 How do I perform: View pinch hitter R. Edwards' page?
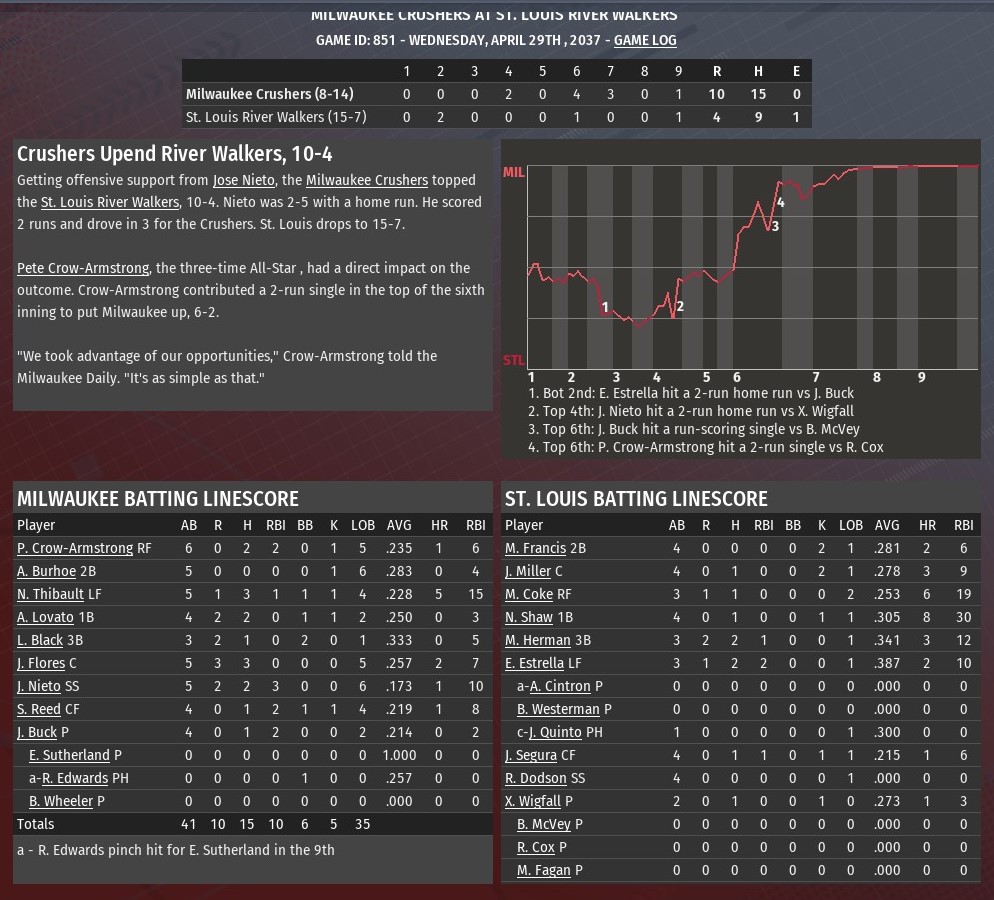pyautogui.click(x=75, y=778)
